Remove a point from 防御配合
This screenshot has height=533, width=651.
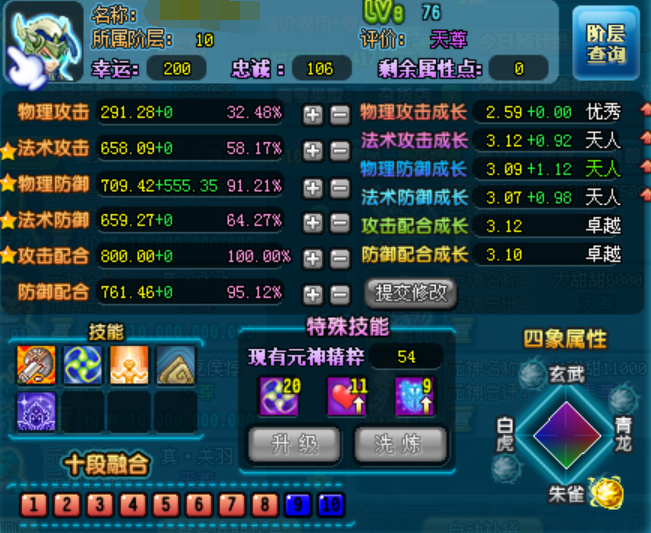339,294
